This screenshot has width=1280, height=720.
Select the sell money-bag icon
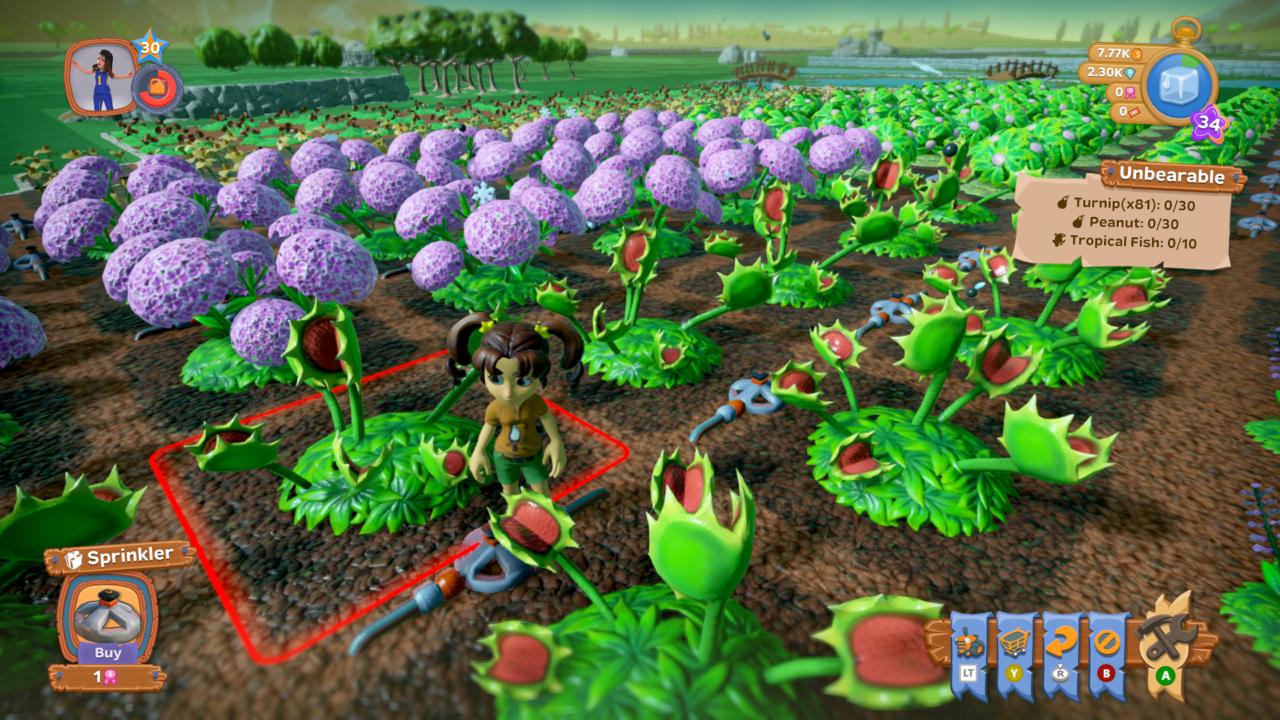tap(1060, 671)
